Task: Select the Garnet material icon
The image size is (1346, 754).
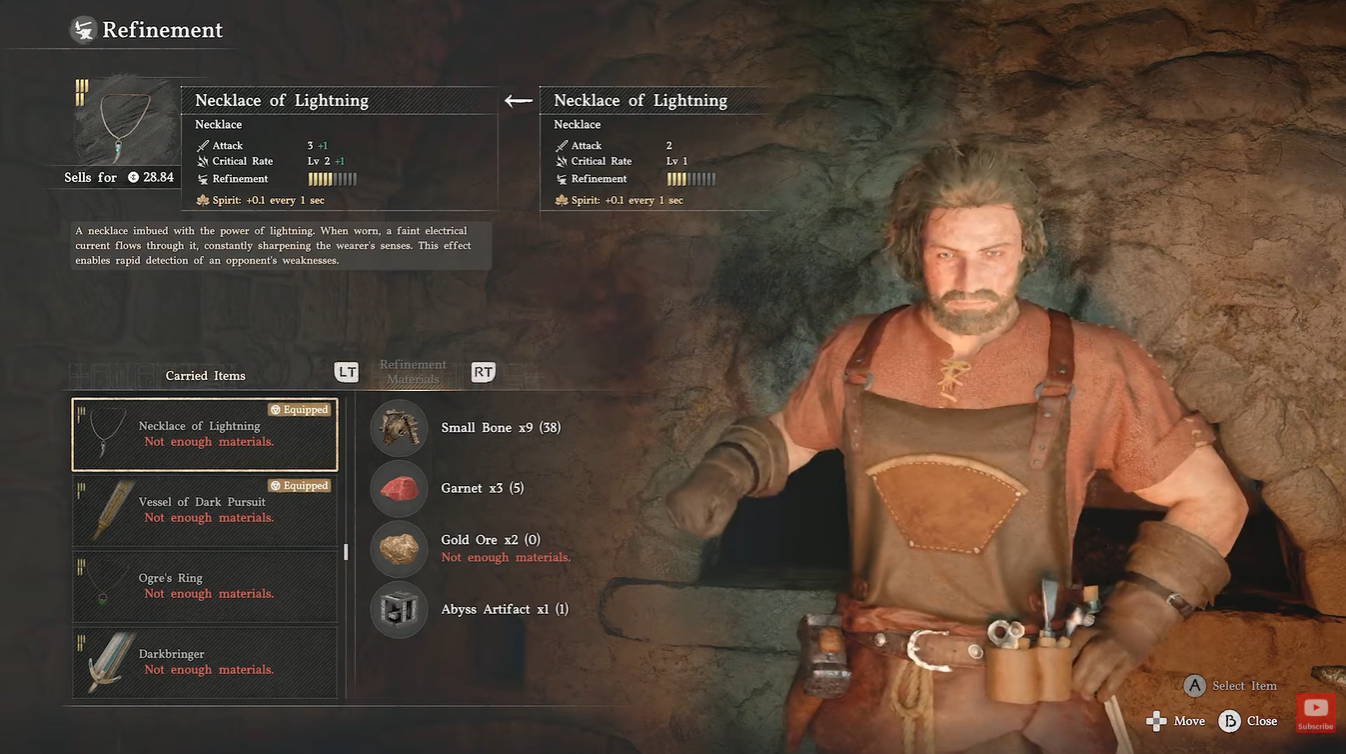Action: click(x=399, y=488)
